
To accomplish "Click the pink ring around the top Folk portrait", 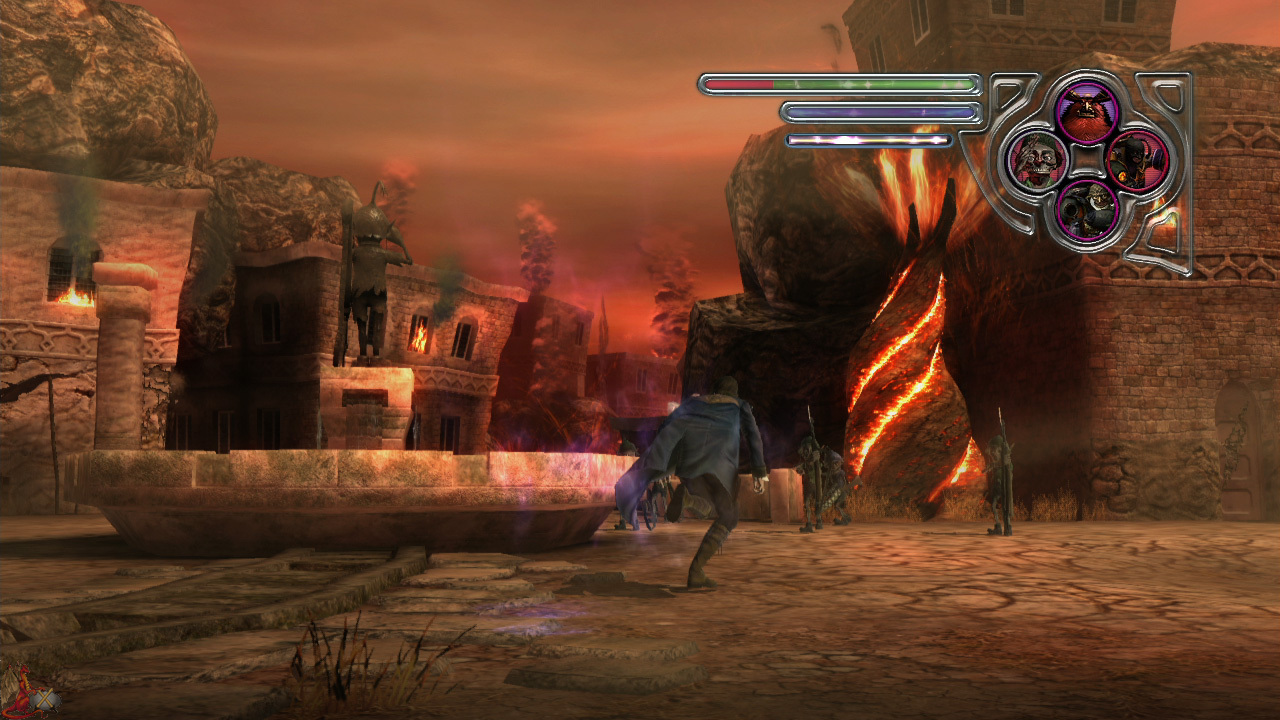I will pyautogui.click(x=1085, y=86).
